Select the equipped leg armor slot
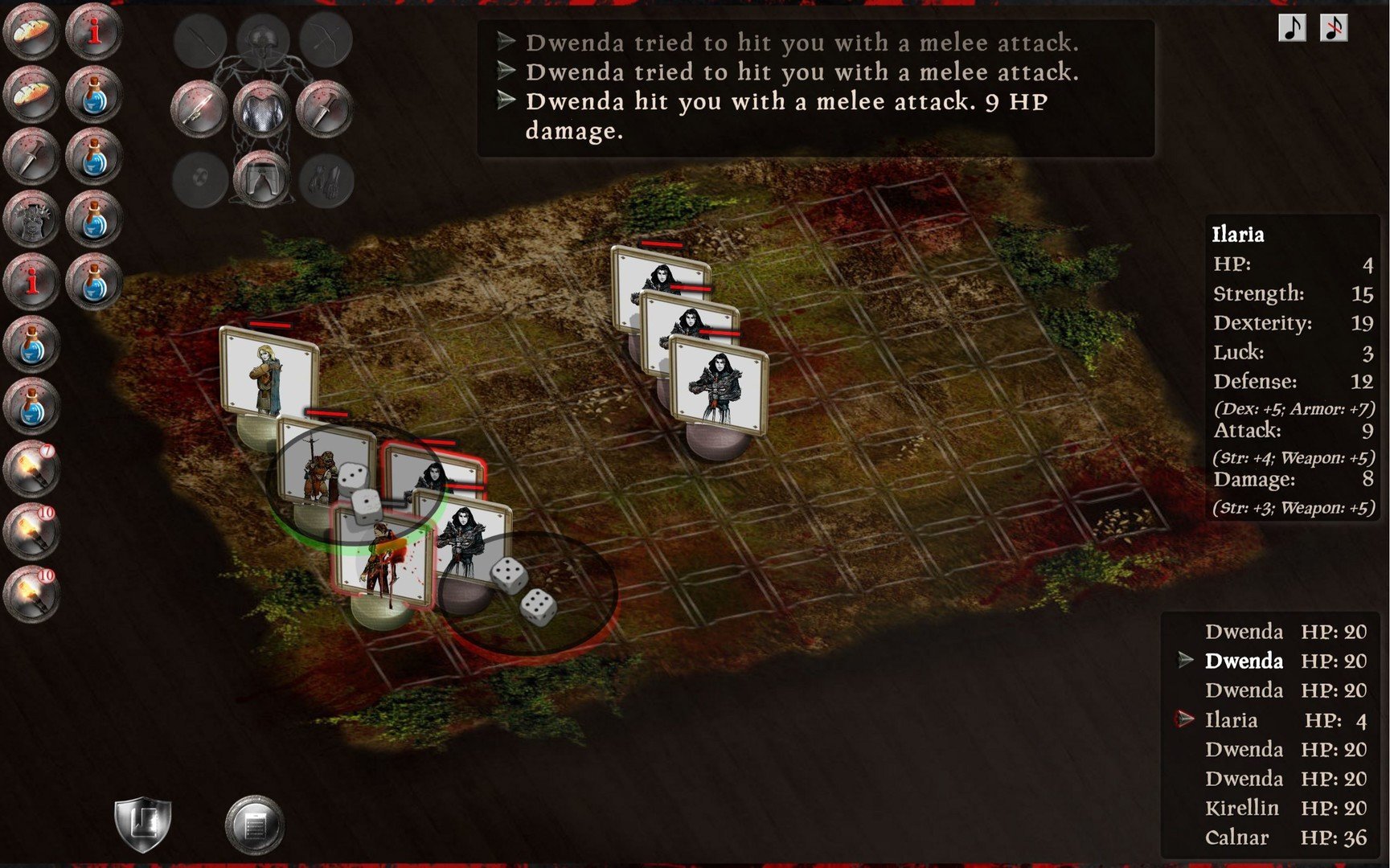Screen dimensions: 1390x868 (261, 178)
